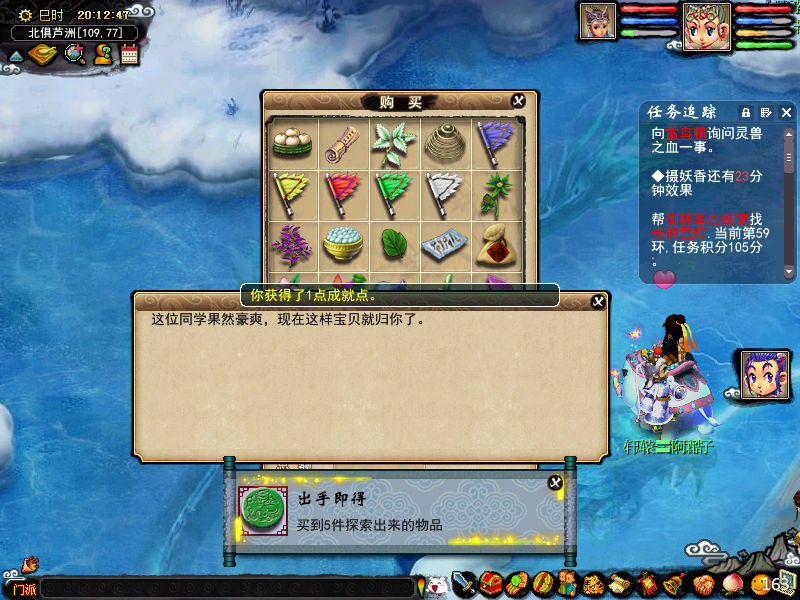Screen dimensions: 800x600
Task: Pick the rolled scroll shop item
Action: click(343, 142)
